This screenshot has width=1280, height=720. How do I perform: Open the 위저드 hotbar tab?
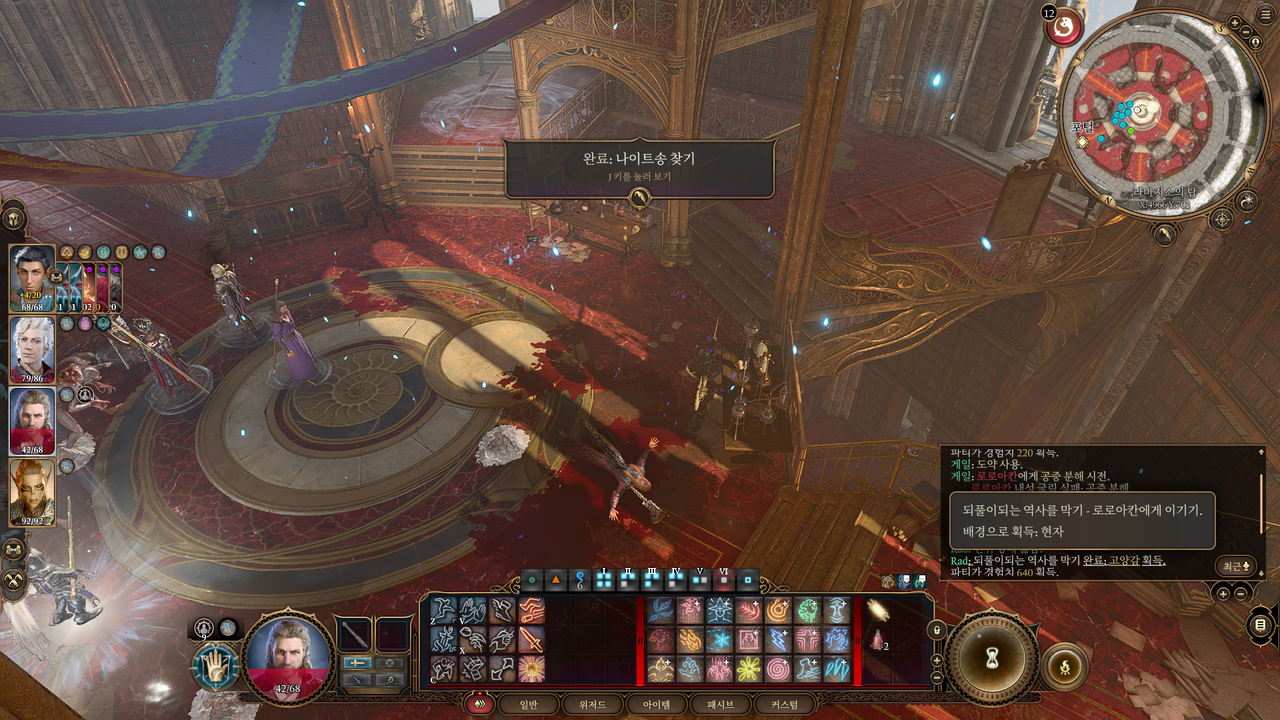pyautogui.click(x=594, y=704)
